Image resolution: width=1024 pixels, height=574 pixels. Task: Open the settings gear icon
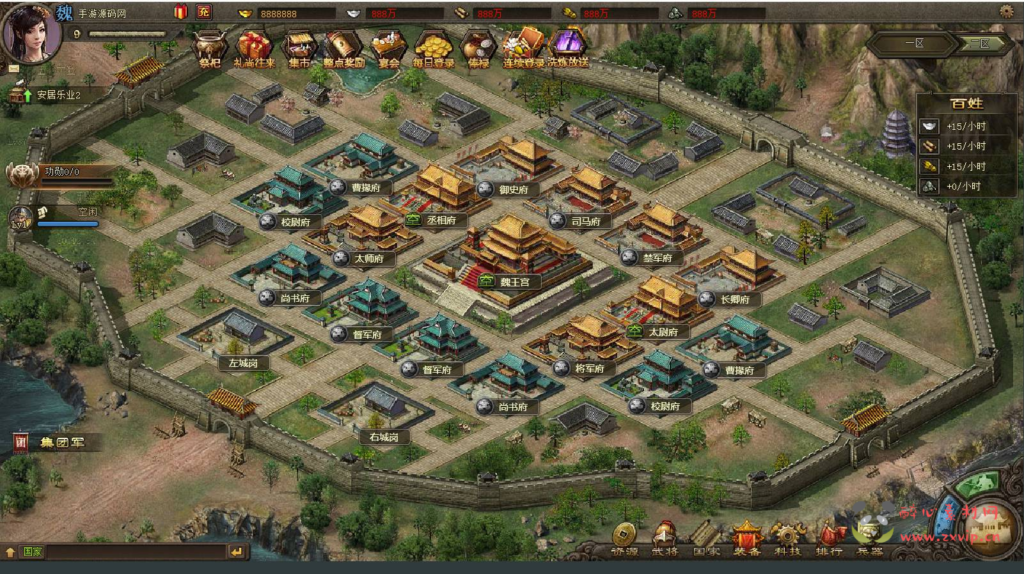tap(1006, 11)
